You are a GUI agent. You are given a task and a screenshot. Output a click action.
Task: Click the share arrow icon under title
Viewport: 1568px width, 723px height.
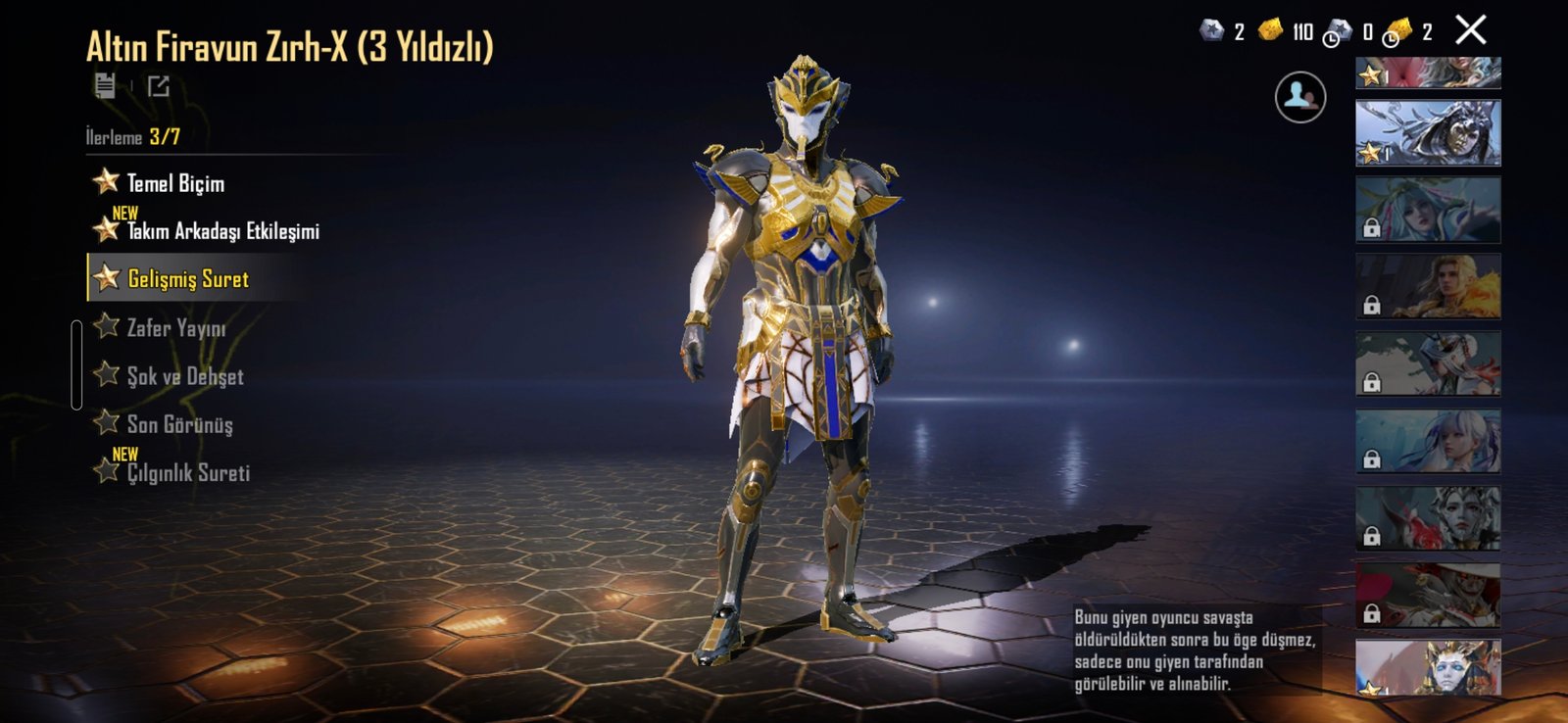click(159, 86)
